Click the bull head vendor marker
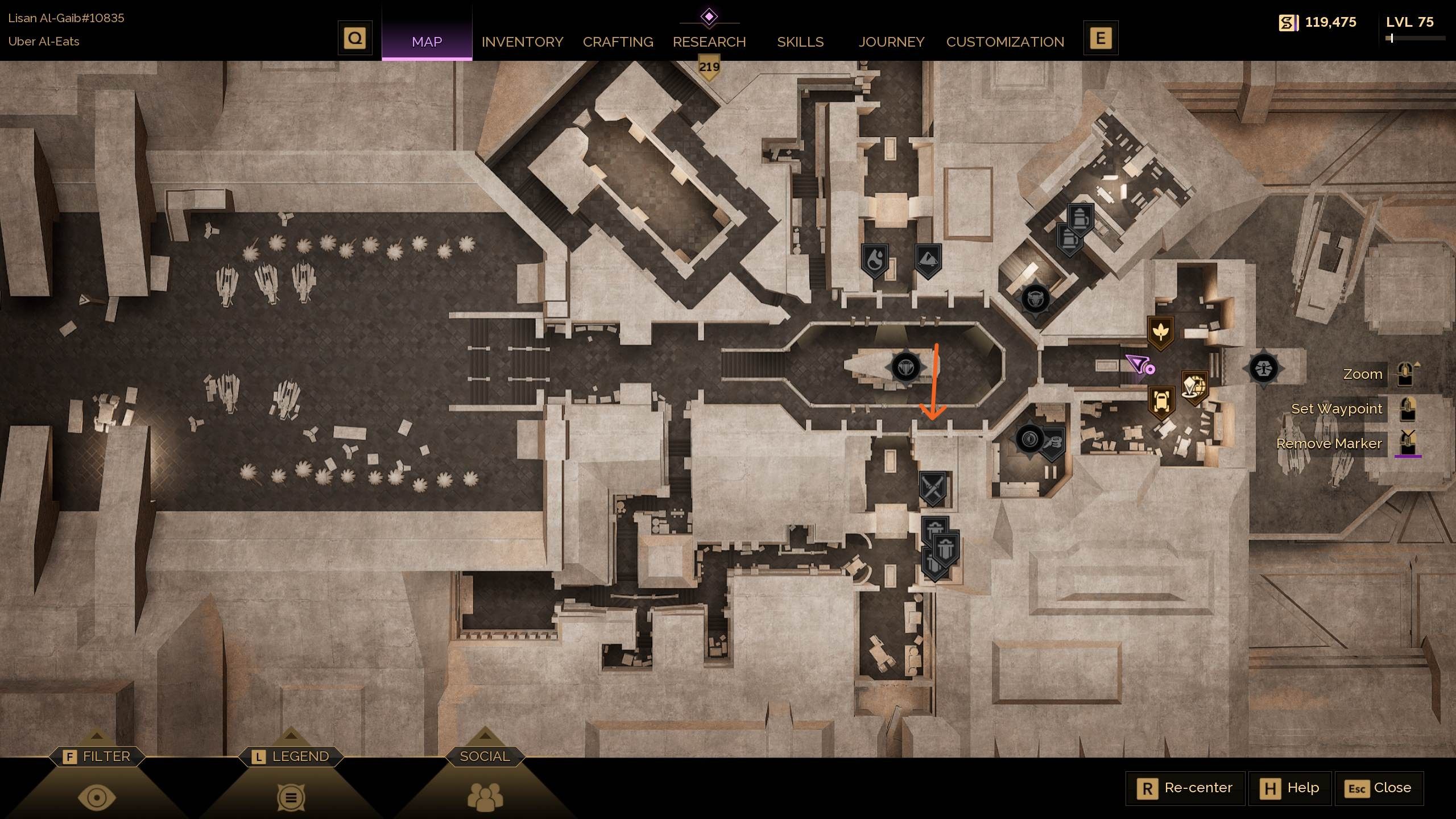The image size is (1456, 819). click(x=1036, y=298)
